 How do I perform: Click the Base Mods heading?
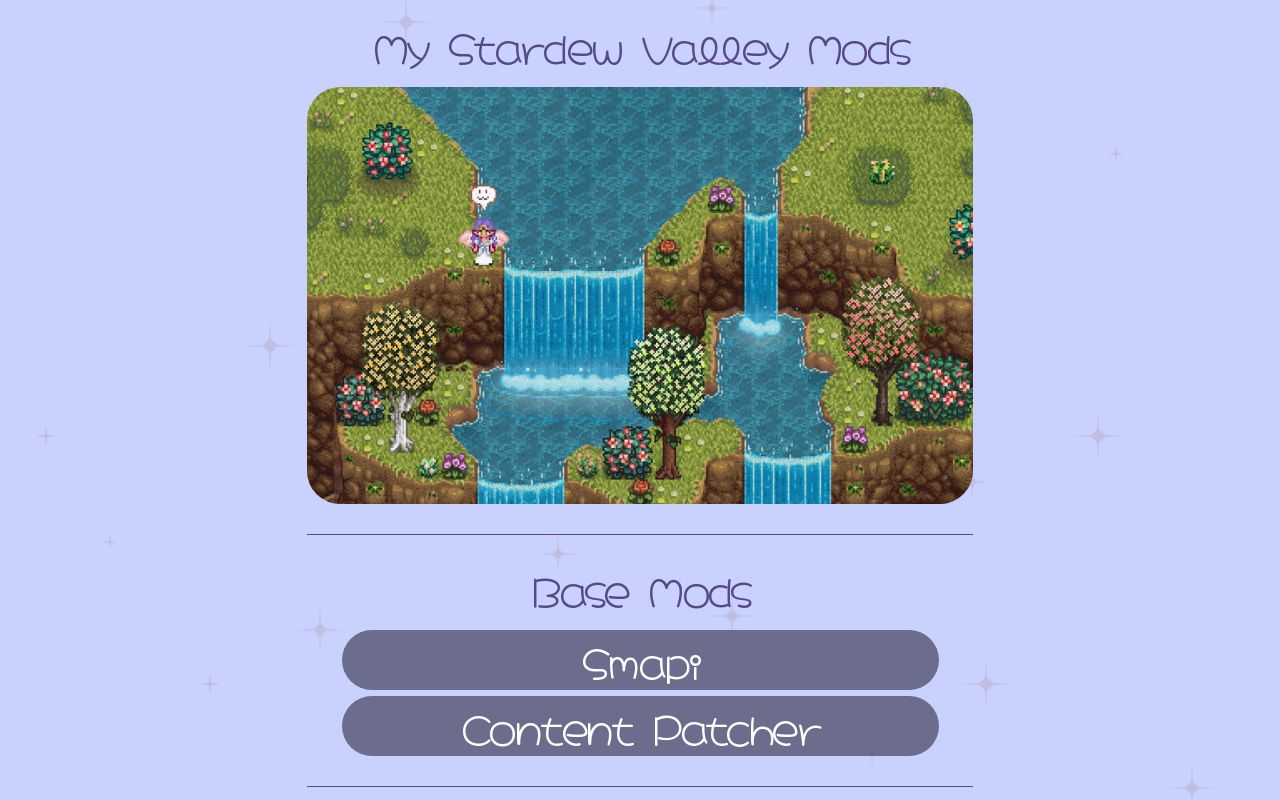640,594
